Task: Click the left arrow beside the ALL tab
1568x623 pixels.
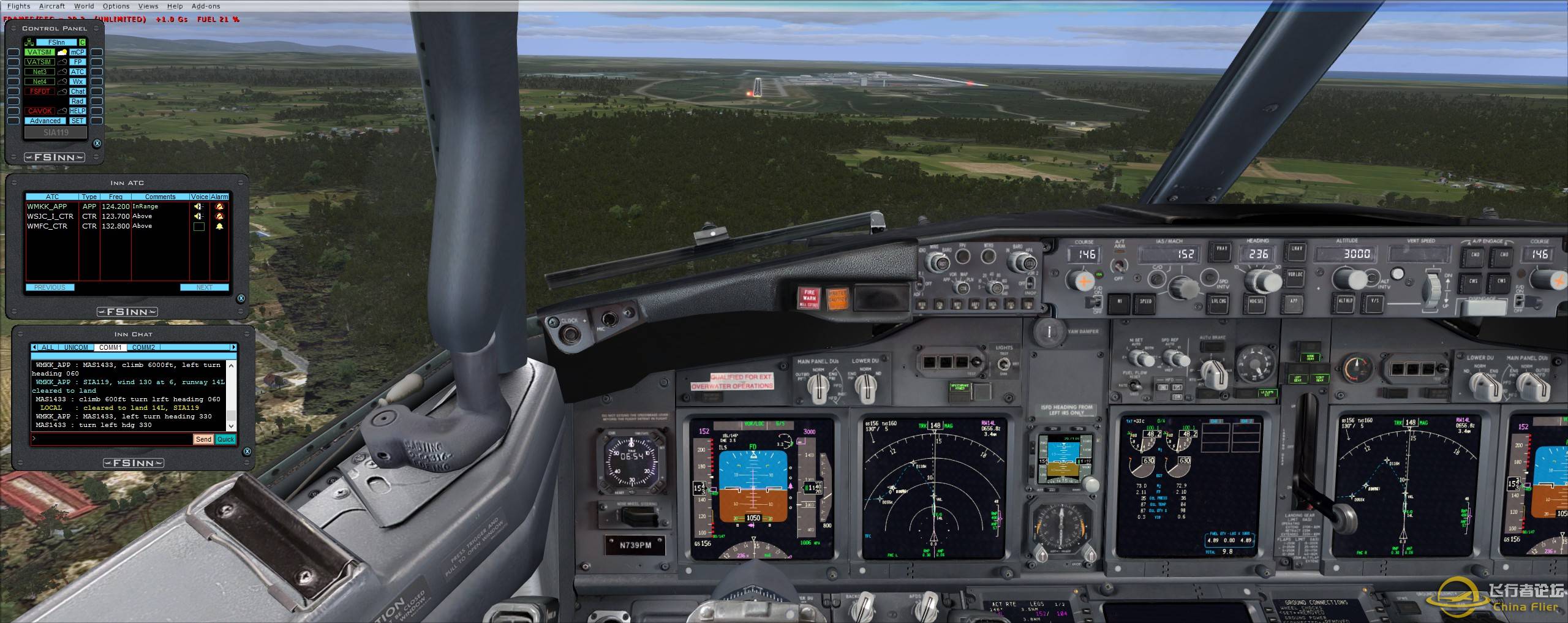Action: (35, 347)
